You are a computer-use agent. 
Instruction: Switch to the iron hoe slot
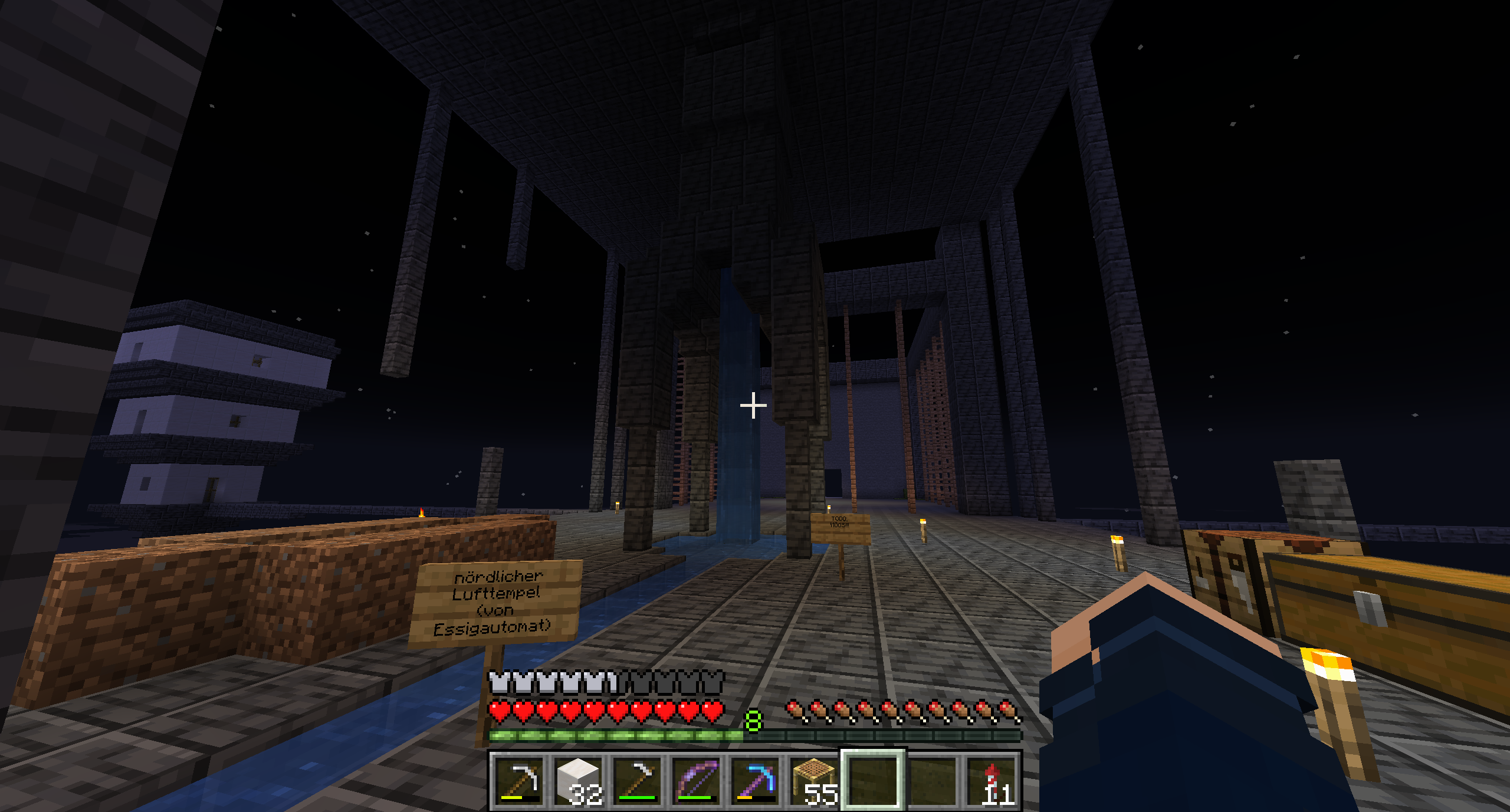pos(638,781)
